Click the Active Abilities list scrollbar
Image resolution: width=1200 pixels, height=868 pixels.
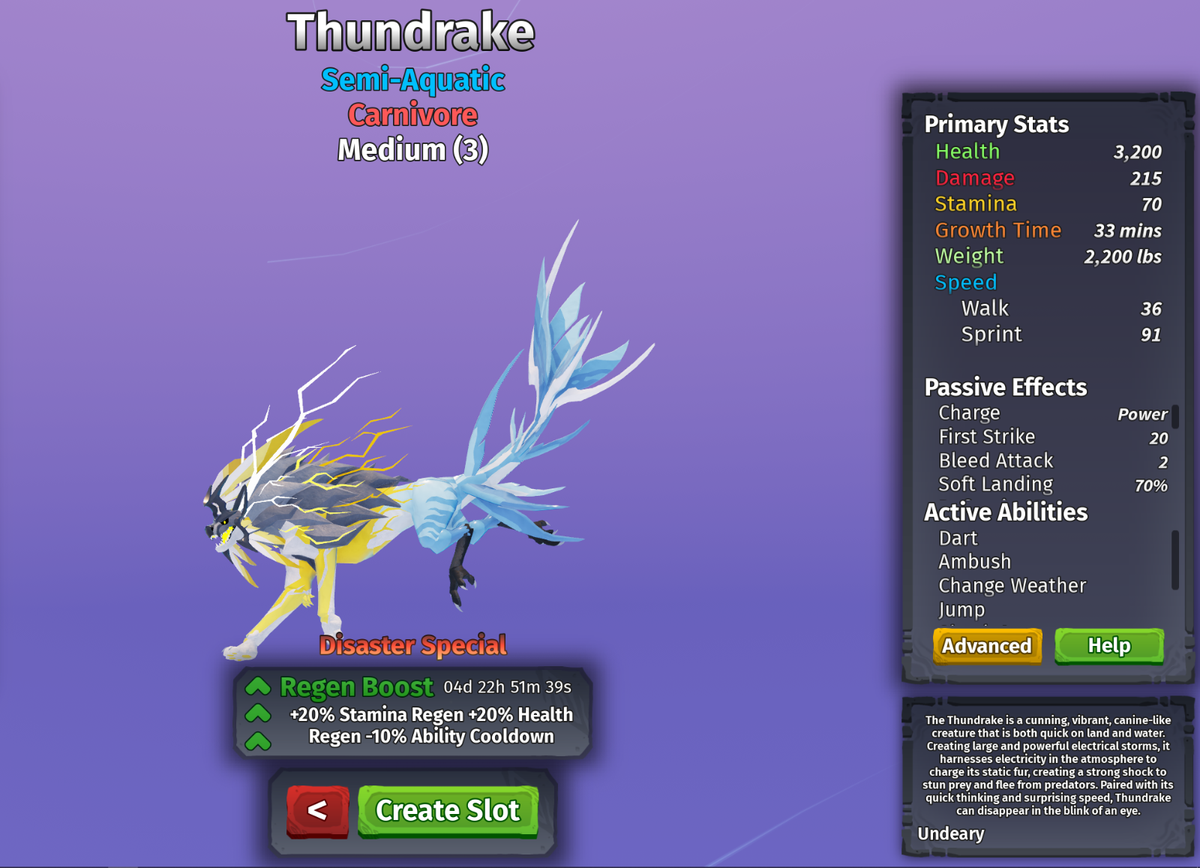1175,559
